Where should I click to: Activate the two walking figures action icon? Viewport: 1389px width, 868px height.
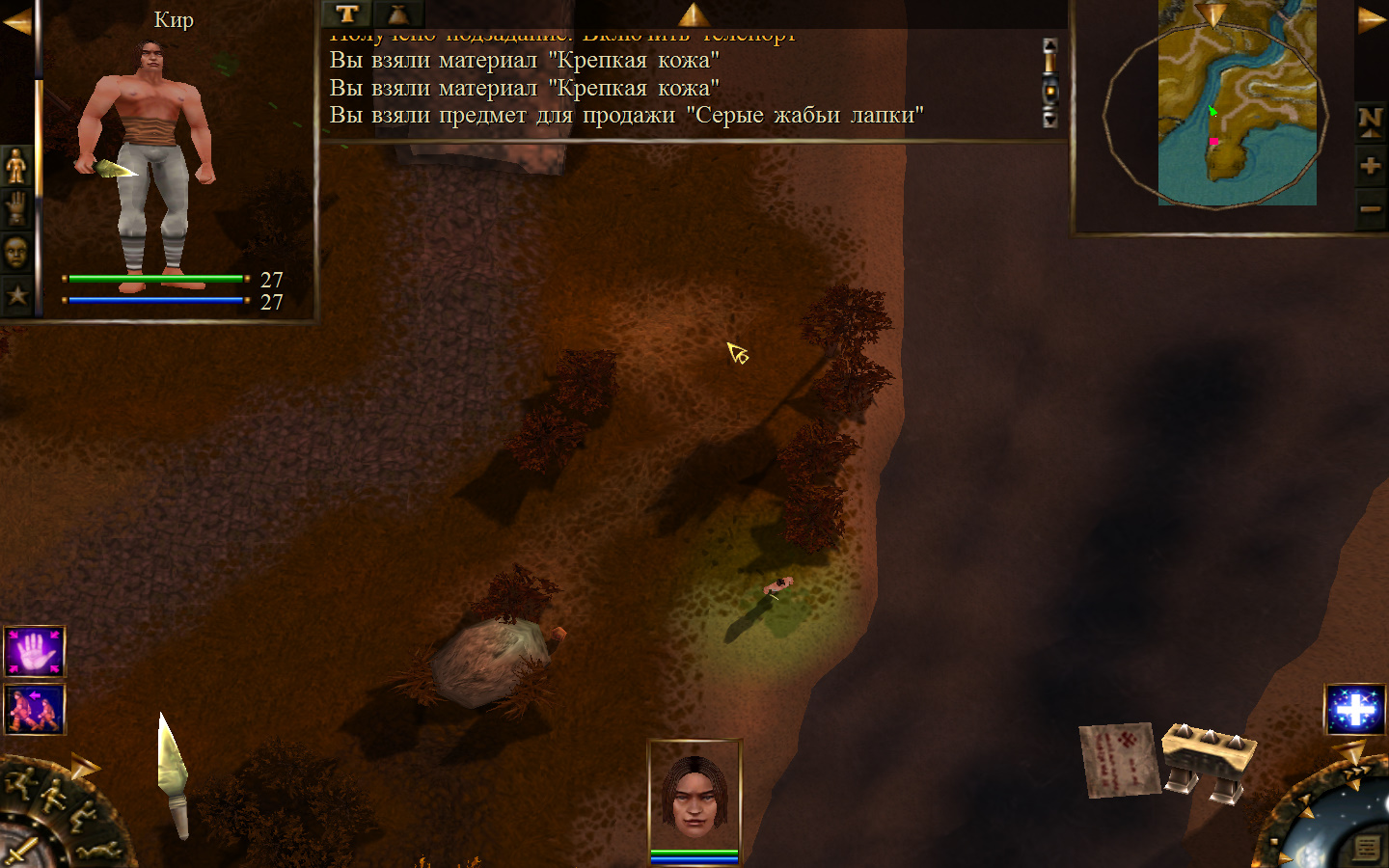click(x=35, y=710)
